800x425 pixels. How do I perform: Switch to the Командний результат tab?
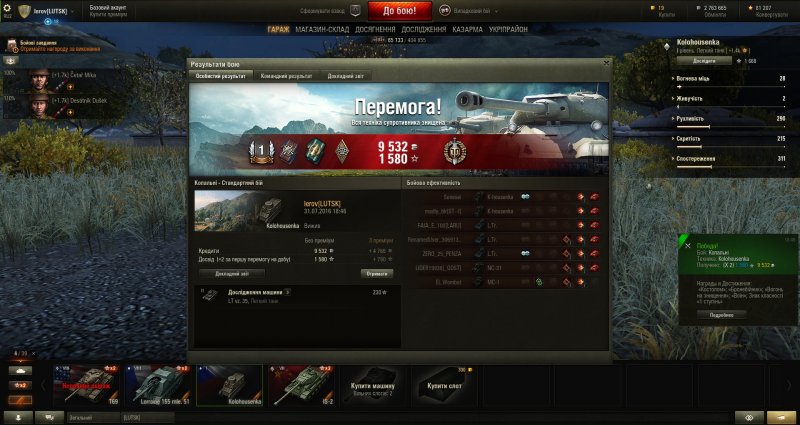285,76
